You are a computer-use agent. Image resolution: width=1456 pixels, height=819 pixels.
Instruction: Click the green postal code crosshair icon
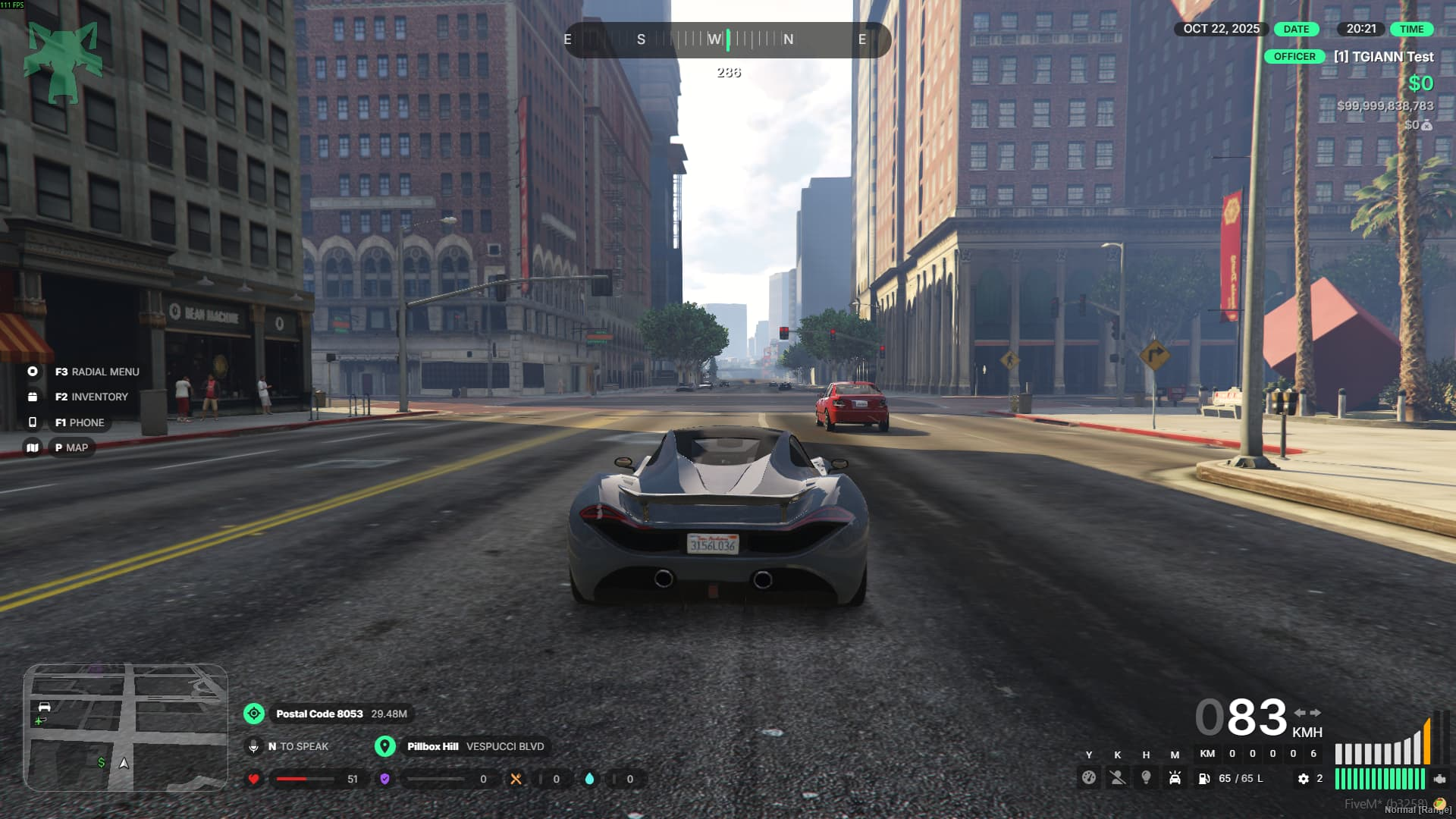point(254,714)
